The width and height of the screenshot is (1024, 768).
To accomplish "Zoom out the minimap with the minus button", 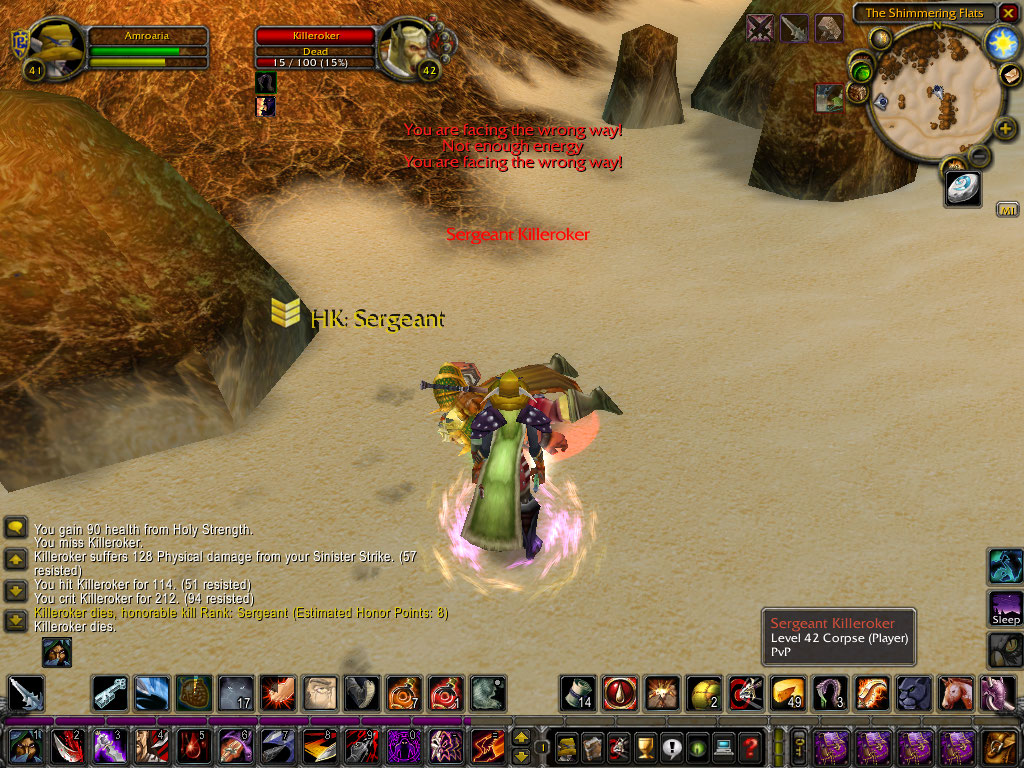I will pos(979,156).
